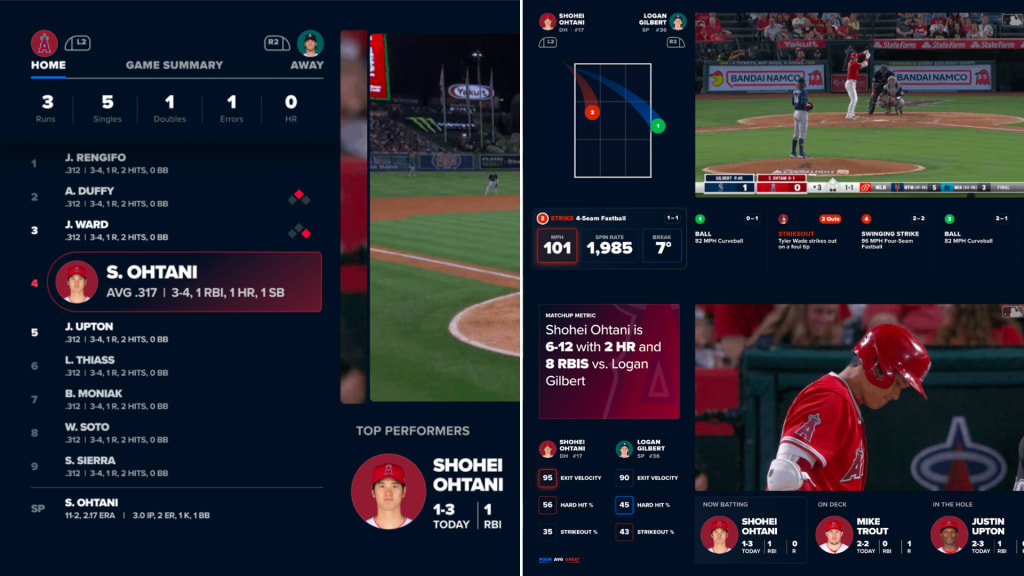This screenshot has width=1024, height=576.
Task: Open the GAME SUMMARY tab
Action: click(x=174, y=65)
